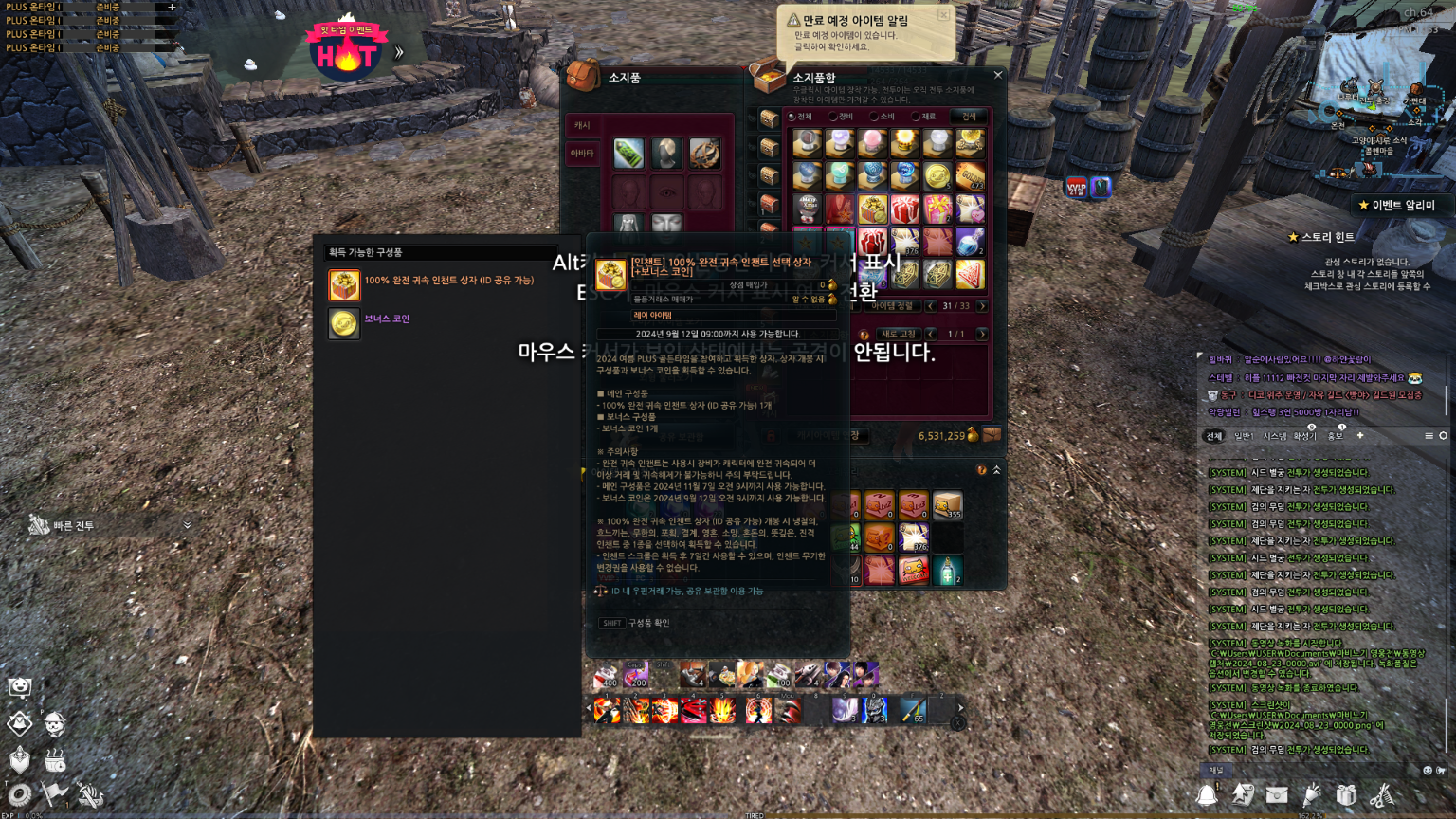Select the gold gift box with coin item

[872, 209]
